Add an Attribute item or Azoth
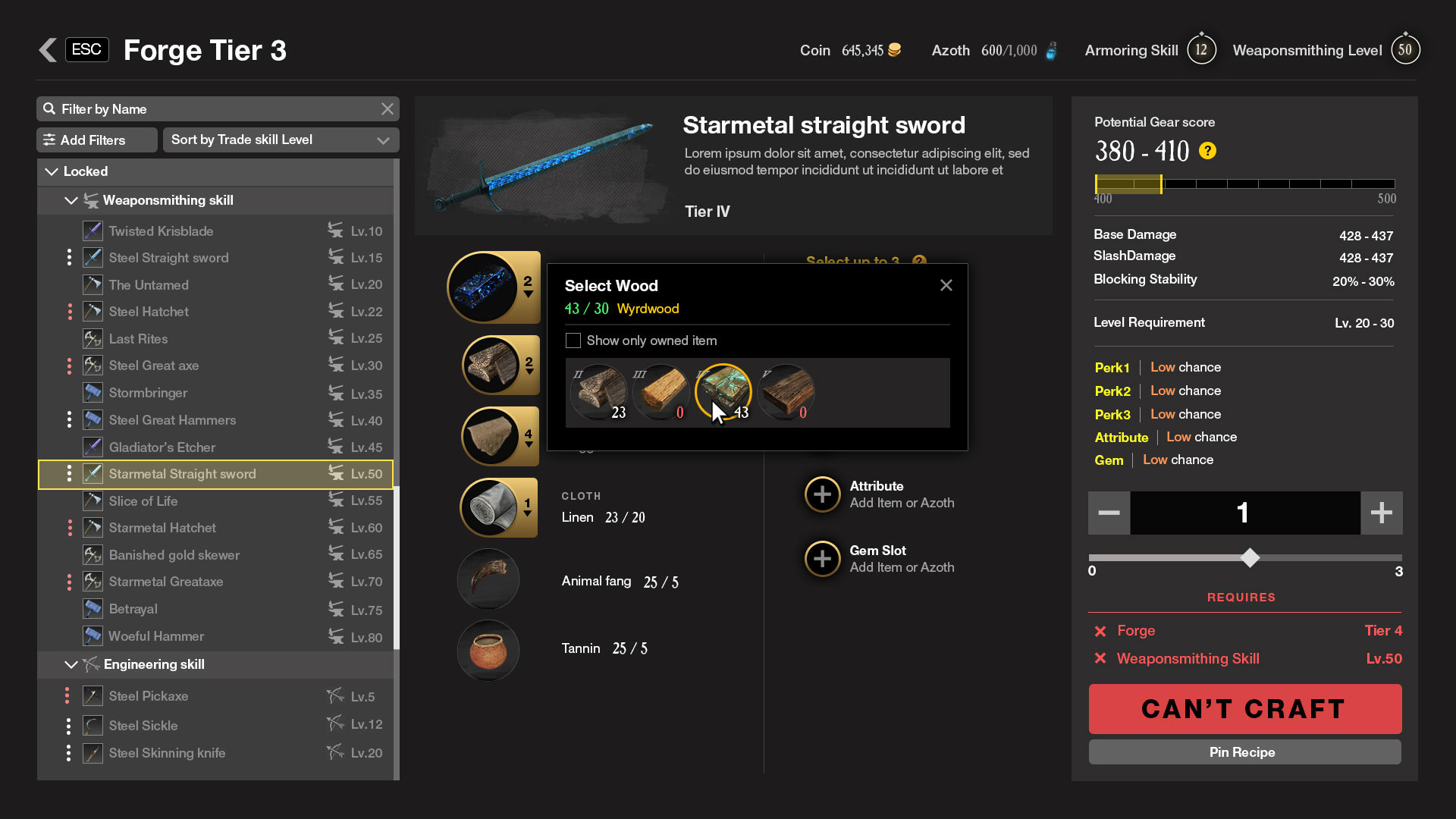 (x=822, y=494)
